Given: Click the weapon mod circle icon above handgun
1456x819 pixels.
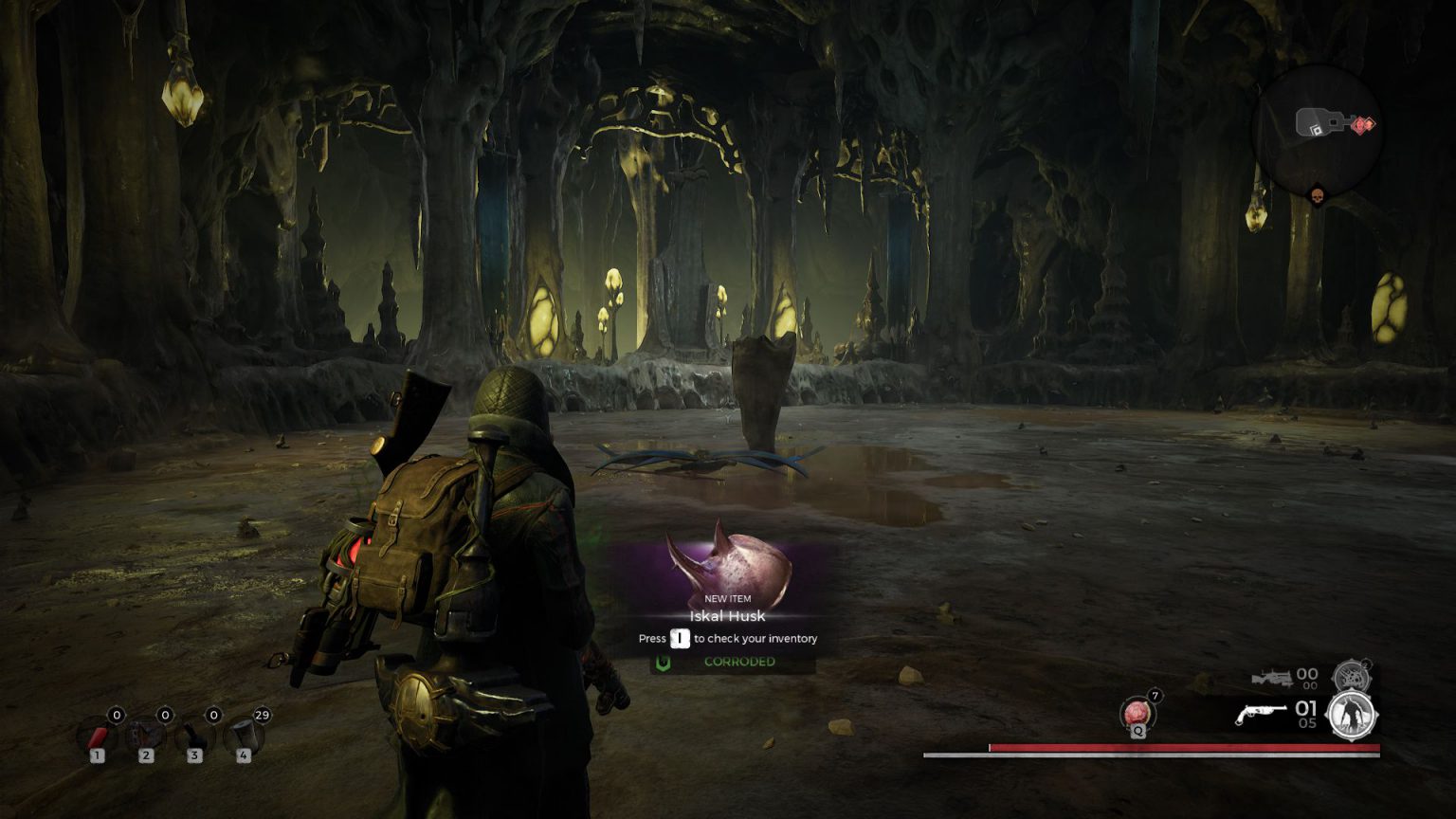Looking at the screenshot, I should (1350, 677).
